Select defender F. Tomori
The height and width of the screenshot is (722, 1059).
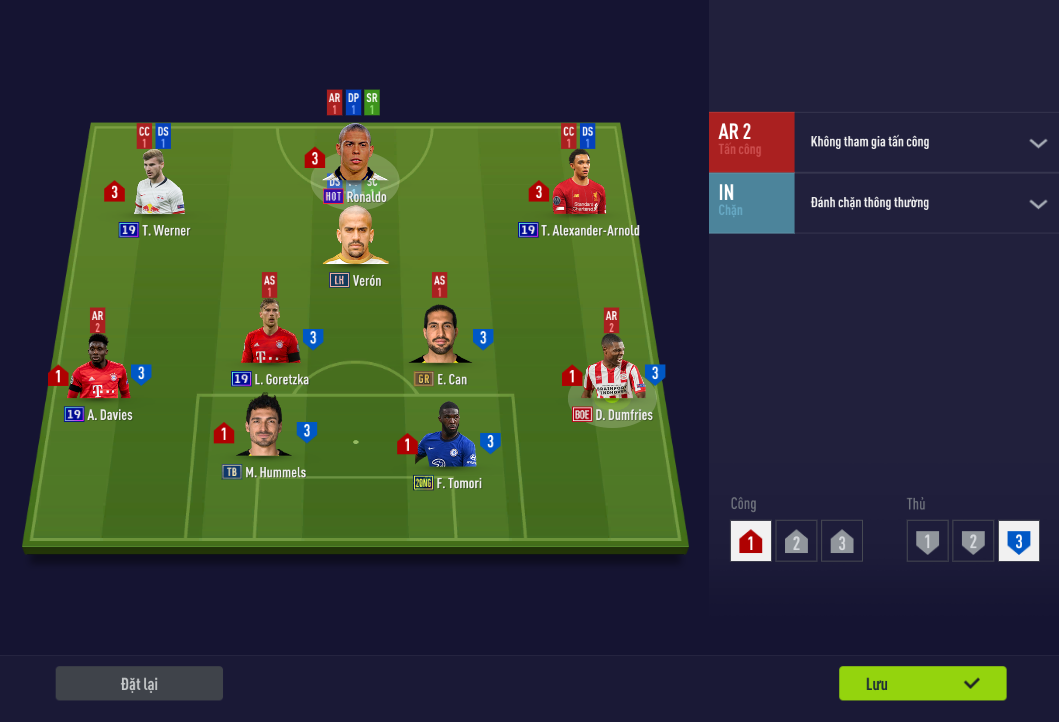tap(446, 440)
